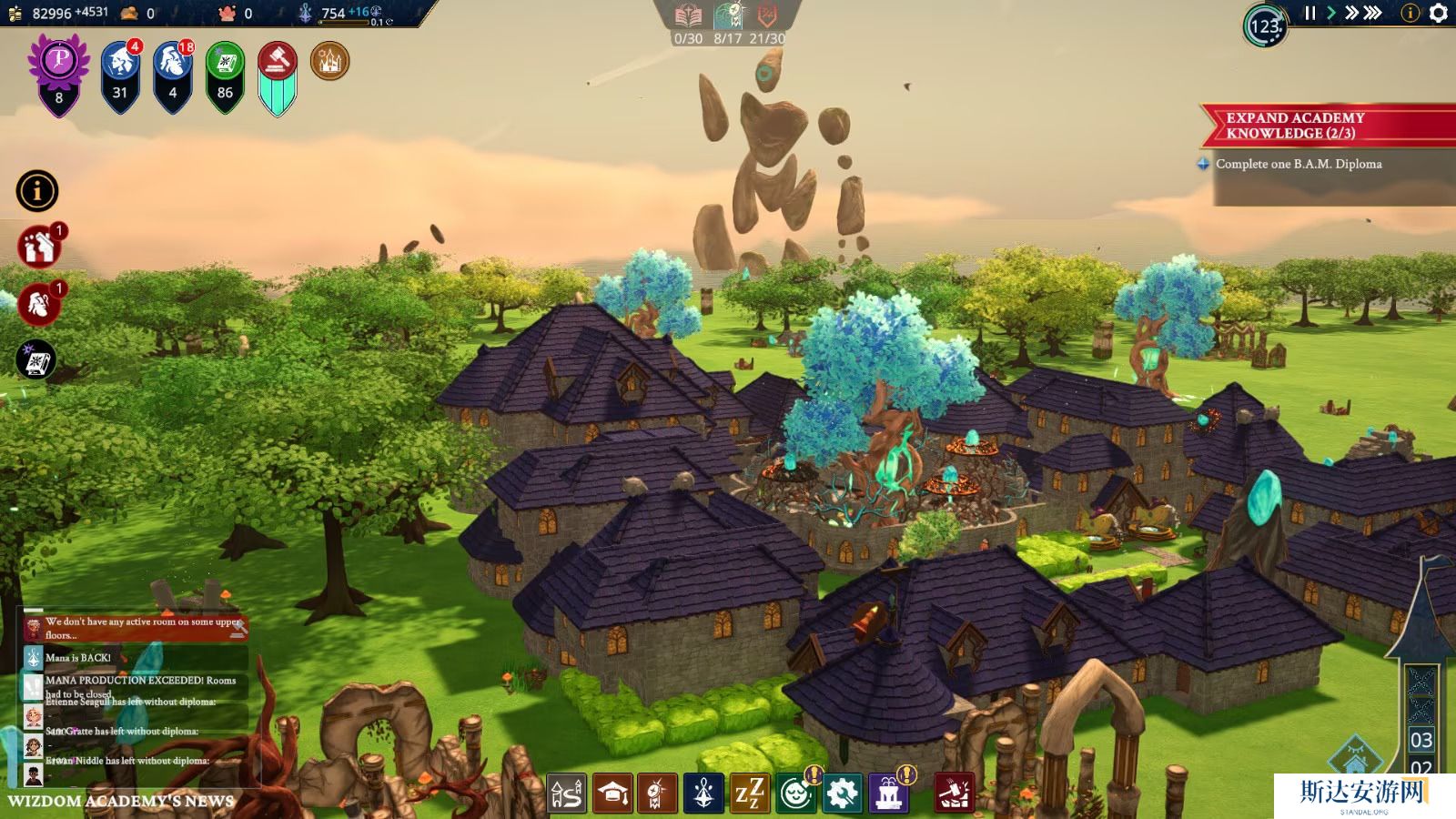Open the castle and path build tool
Viewport: 1456px width, 819px height.
pos(566,794)
